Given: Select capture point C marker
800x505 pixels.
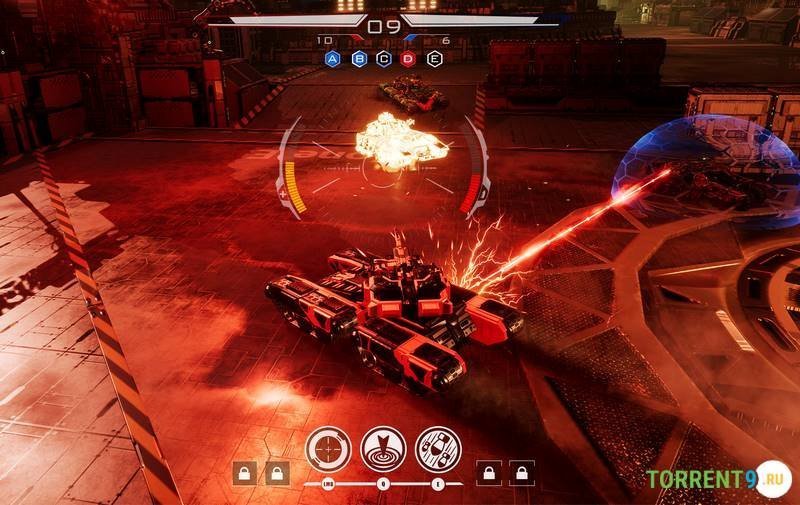Looking at the screenshot, I should coord(383,59).
